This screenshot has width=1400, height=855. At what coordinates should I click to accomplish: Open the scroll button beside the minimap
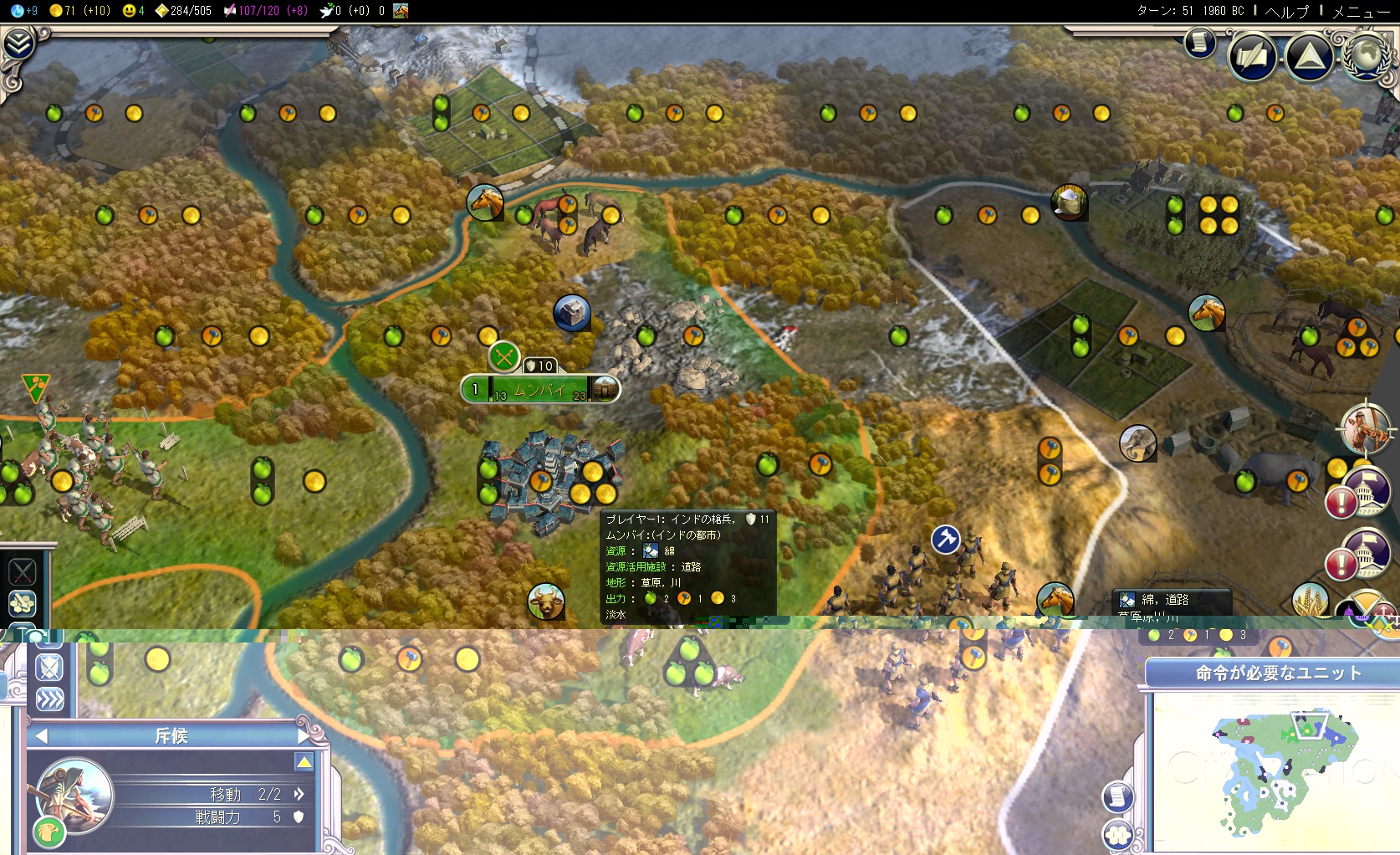pyautogui.click(x=1118, y=796)
